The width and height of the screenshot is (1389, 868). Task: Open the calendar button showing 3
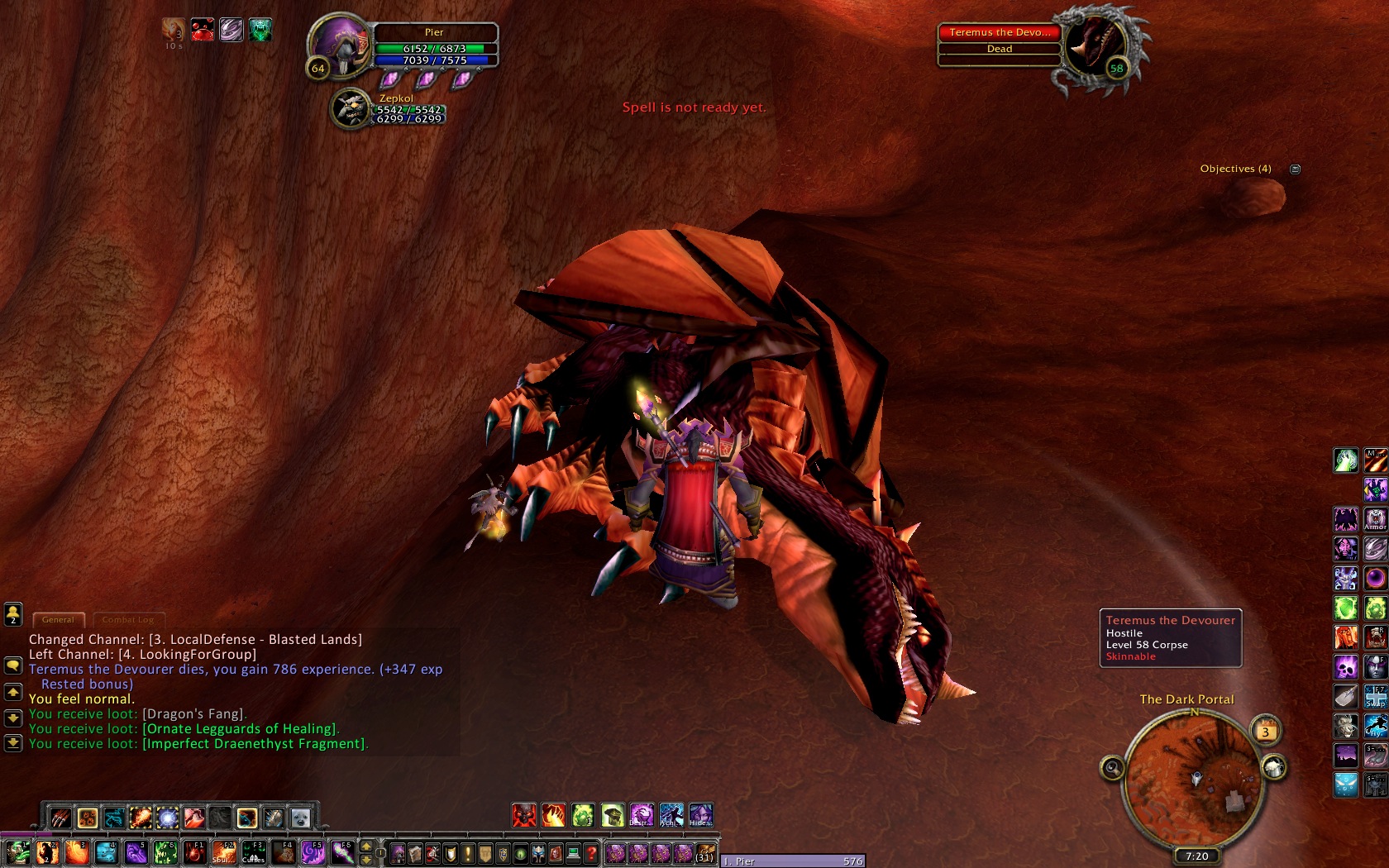tap(1265, 731)
